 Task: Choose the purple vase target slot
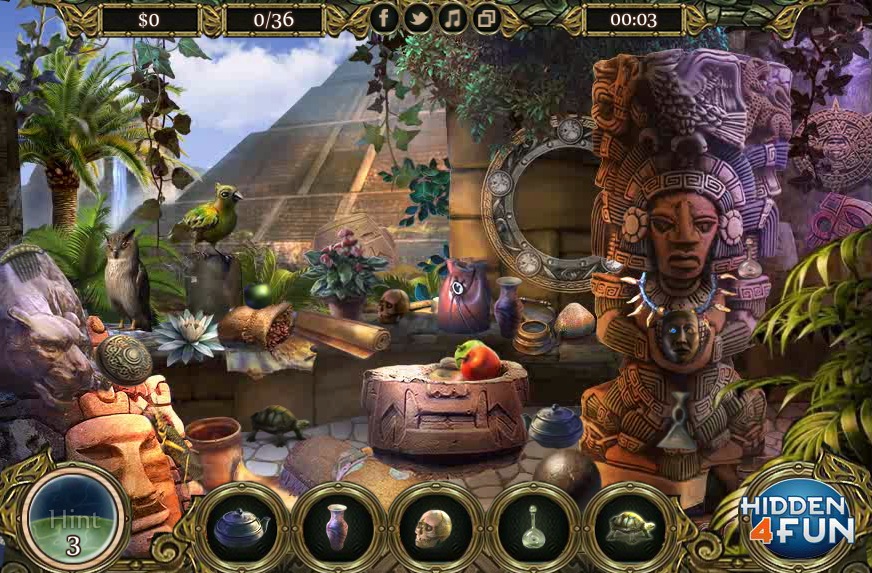pyautogui.click(x=338, y=527)
